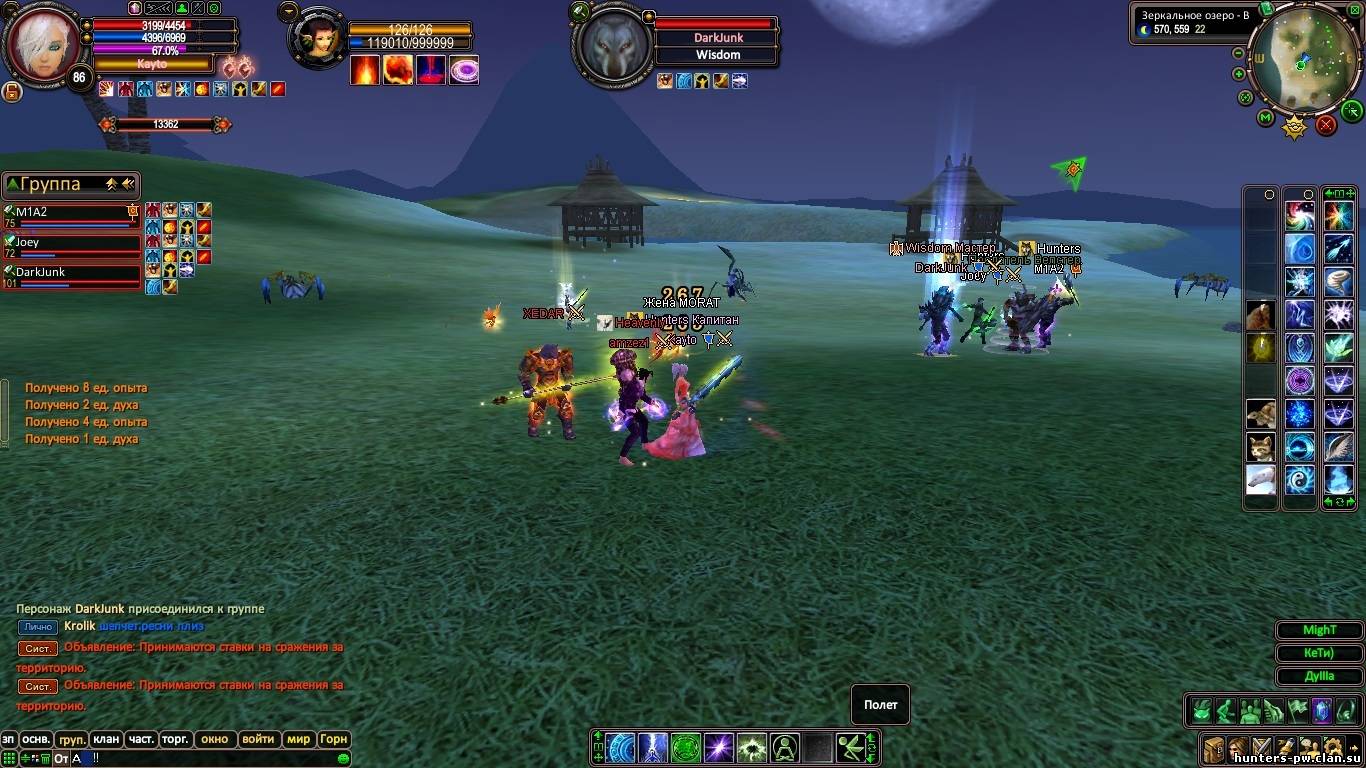Switch to the оснв. chat tab
This screenshot has width=1366, height=768.
tap(37, 739)
